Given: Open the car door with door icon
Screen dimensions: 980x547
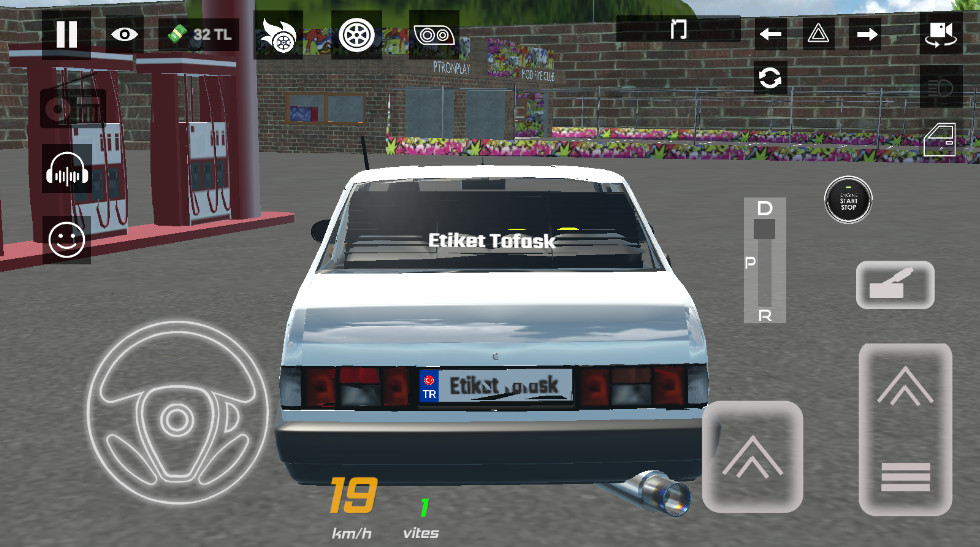Looking at the screenshot, I should point(940,140).
